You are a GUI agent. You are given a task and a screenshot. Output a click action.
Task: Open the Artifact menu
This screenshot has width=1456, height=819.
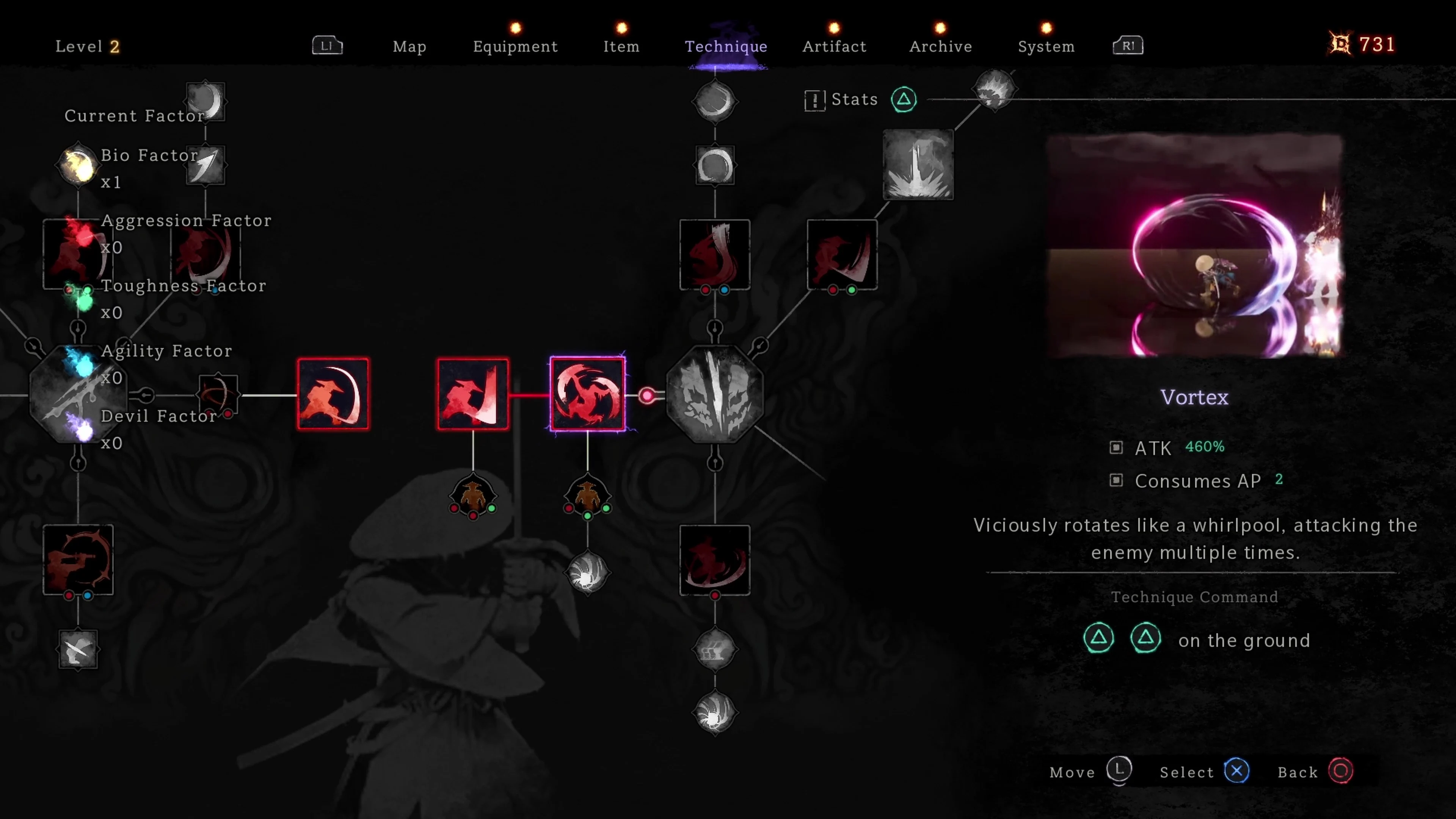(834, 46)
